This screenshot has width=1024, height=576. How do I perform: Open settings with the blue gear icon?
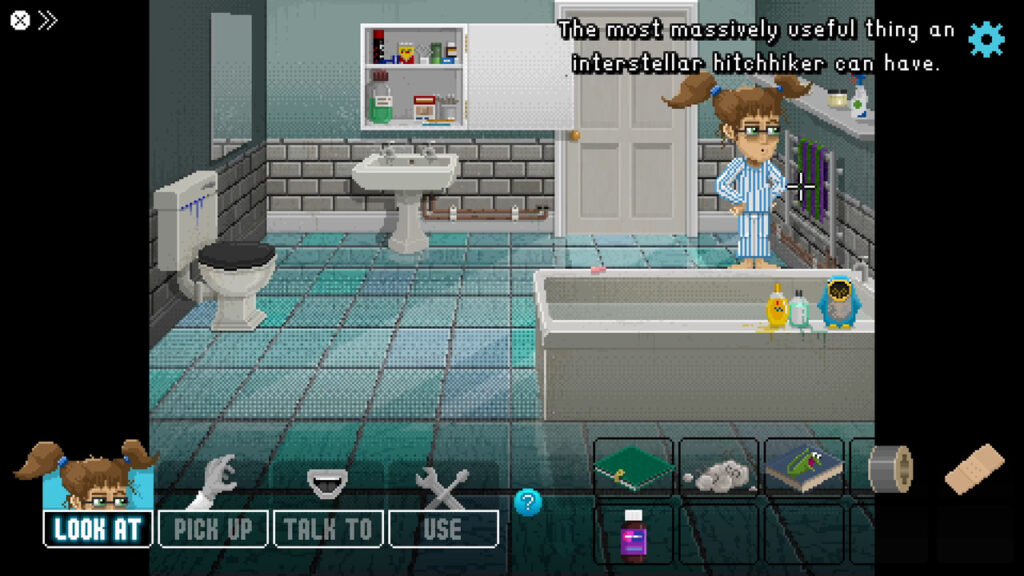(x=985, y=38)
